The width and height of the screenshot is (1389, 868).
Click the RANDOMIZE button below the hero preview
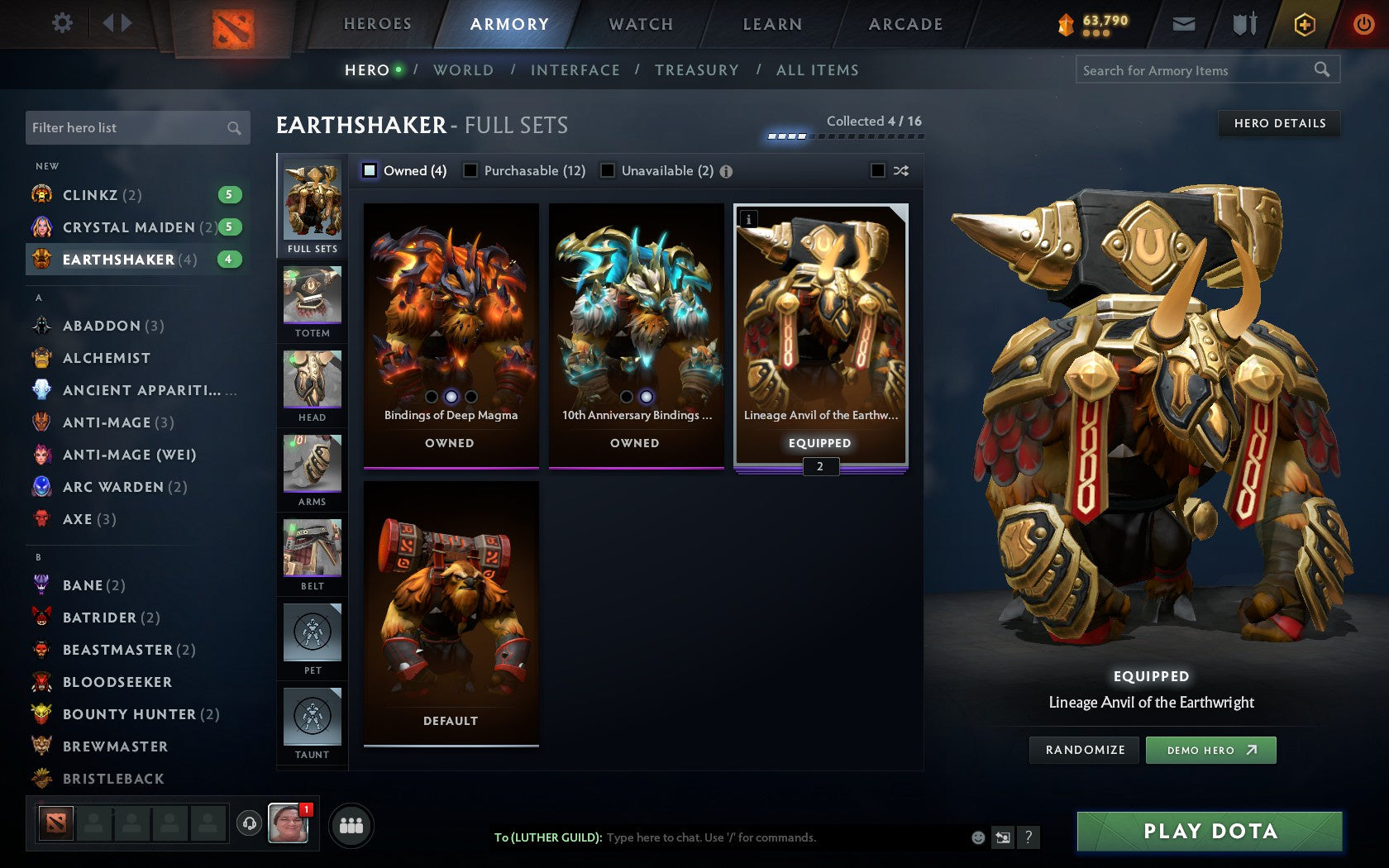(1084, 750)
